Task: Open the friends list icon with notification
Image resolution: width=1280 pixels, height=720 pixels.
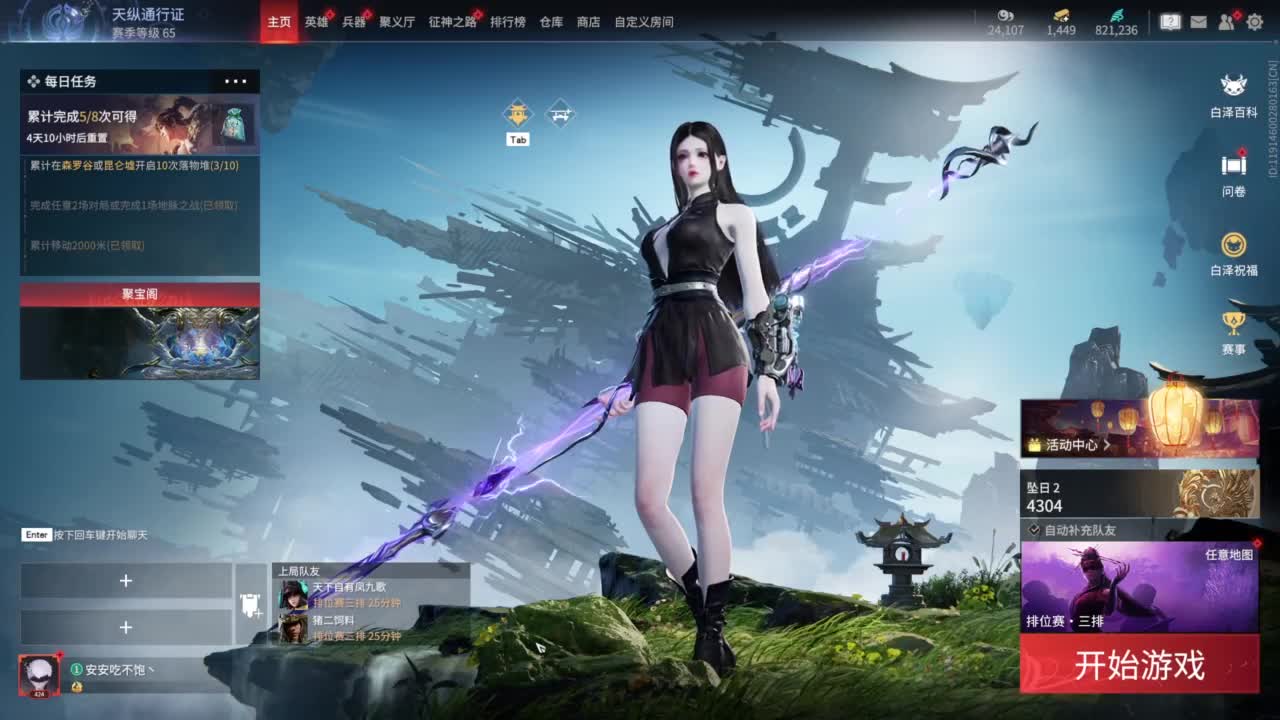Action: tap(1225, 22)
